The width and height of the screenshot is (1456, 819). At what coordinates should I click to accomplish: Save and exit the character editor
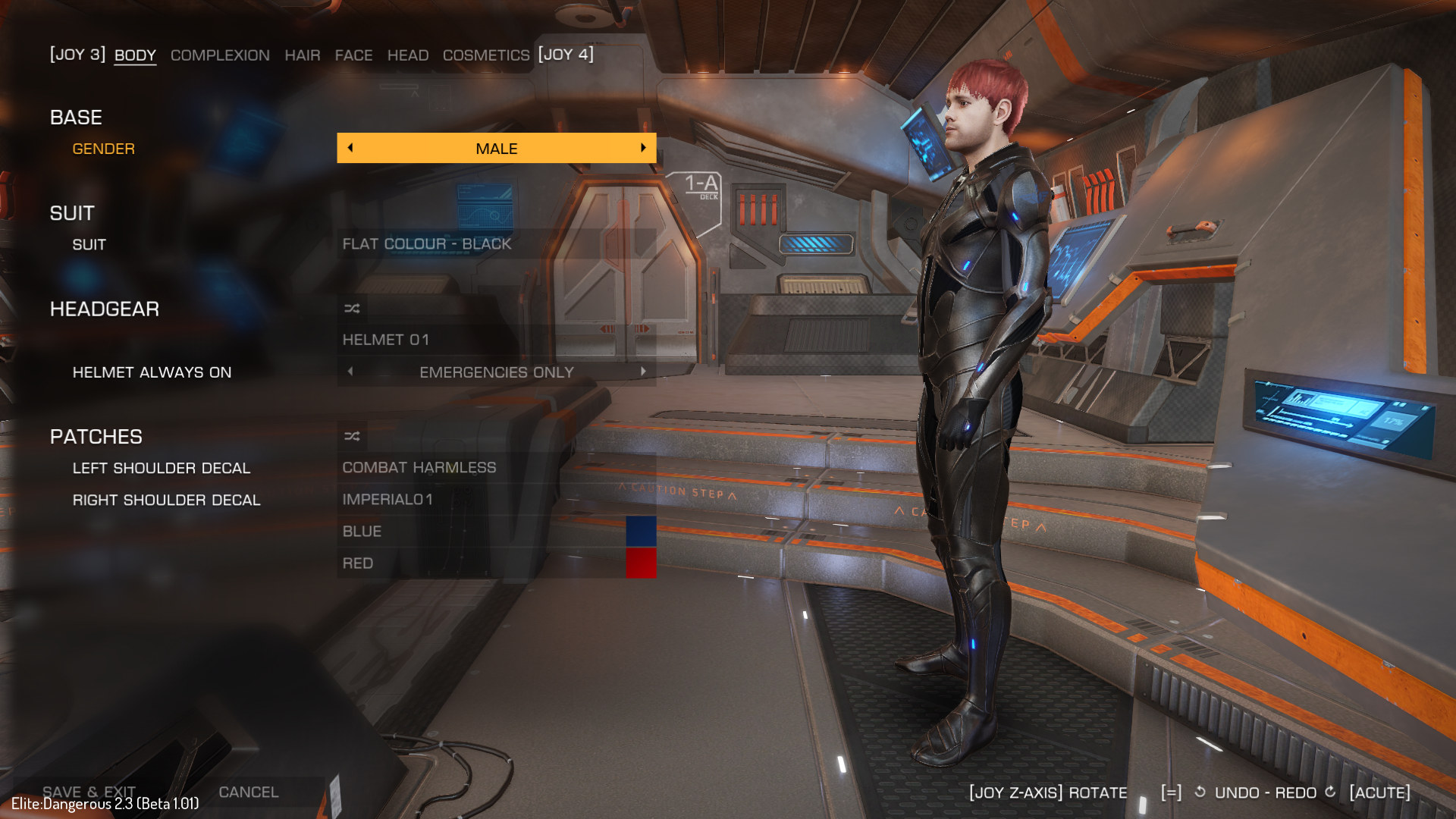pos(89,792)
